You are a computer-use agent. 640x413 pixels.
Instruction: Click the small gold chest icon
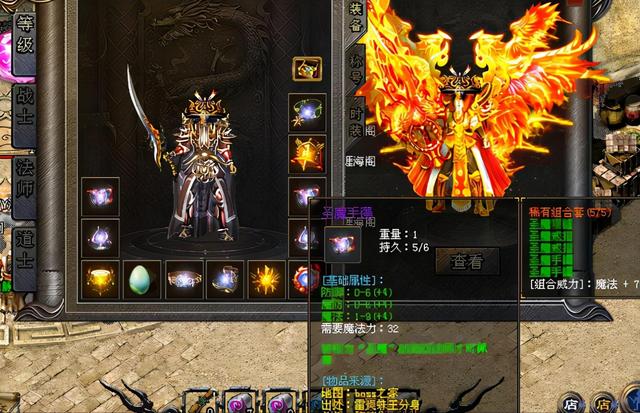[307, 69]
